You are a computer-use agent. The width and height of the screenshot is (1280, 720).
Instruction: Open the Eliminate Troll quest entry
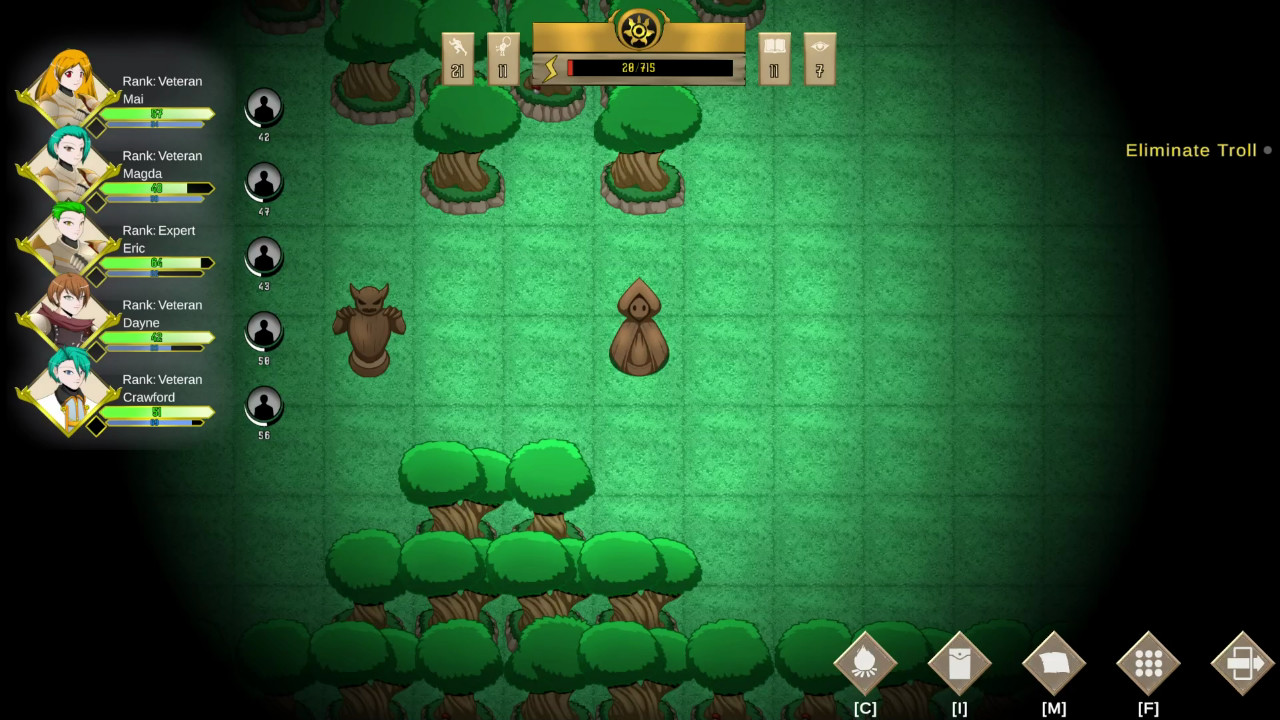(x=1191, y=150)
